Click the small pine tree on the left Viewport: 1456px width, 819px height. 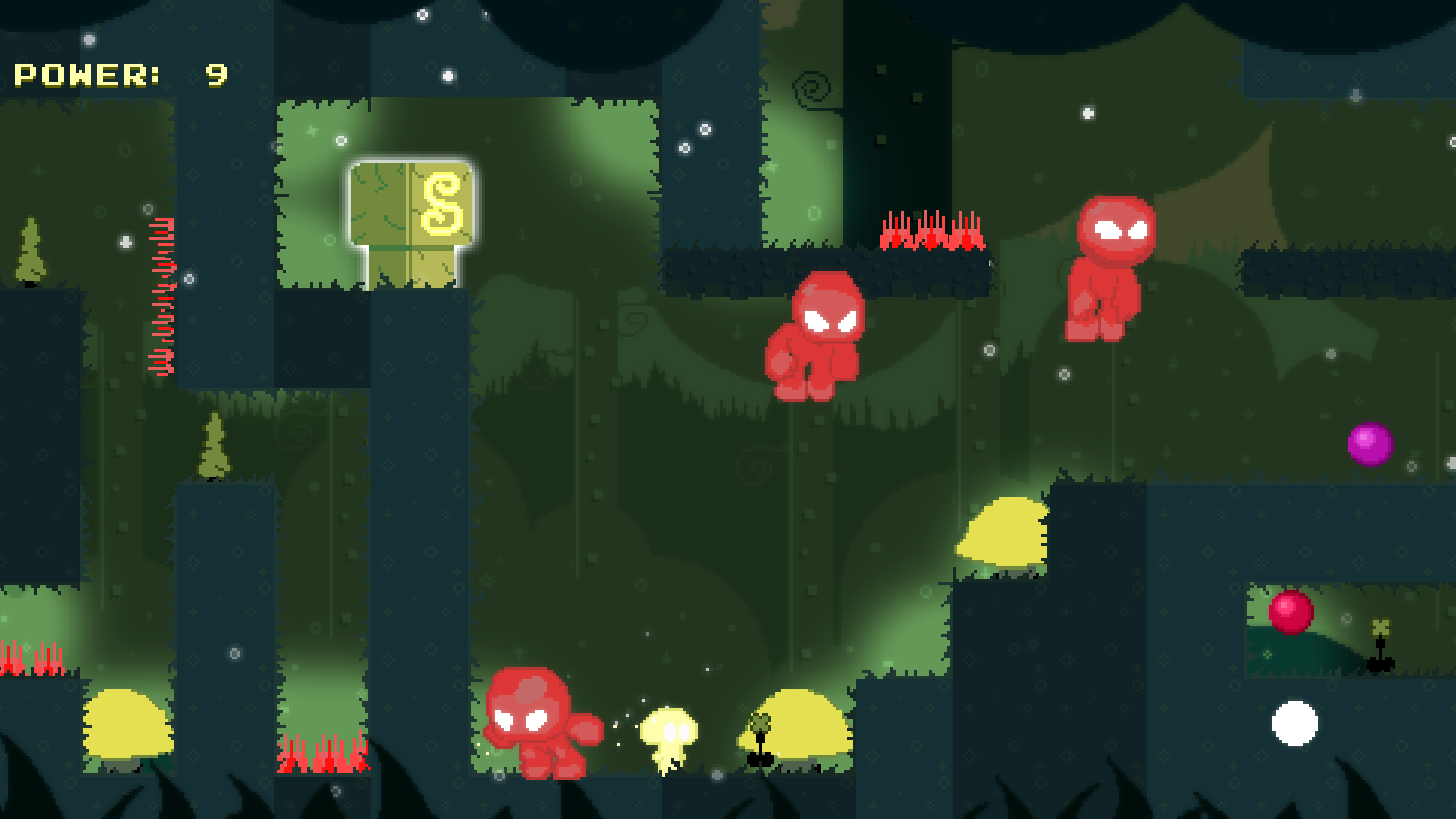[x=30, y=250]
